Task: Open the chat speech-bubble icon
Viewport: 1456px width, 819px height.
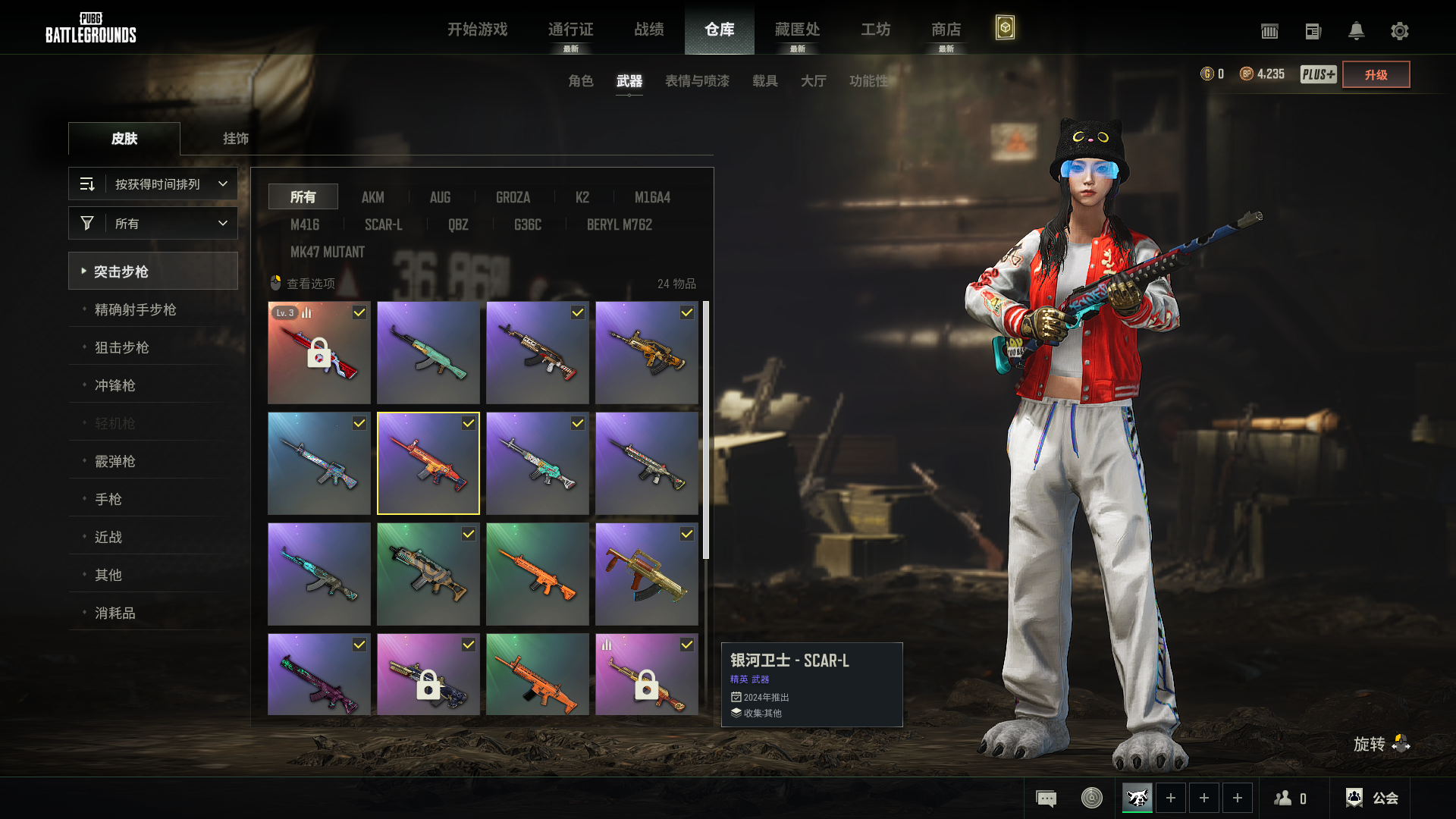Action: [x=1046, y=798]
